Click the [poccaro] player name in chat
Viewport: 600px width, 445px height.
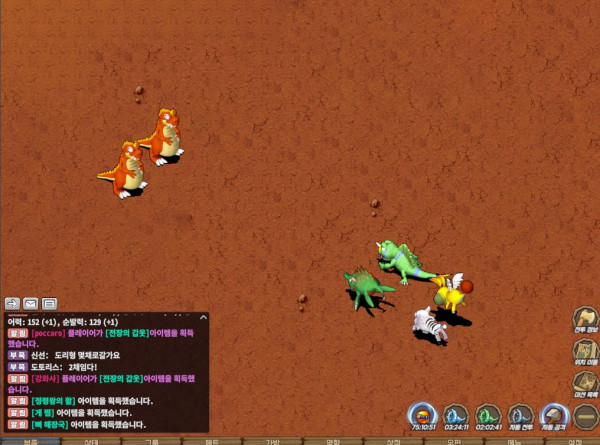47,333
